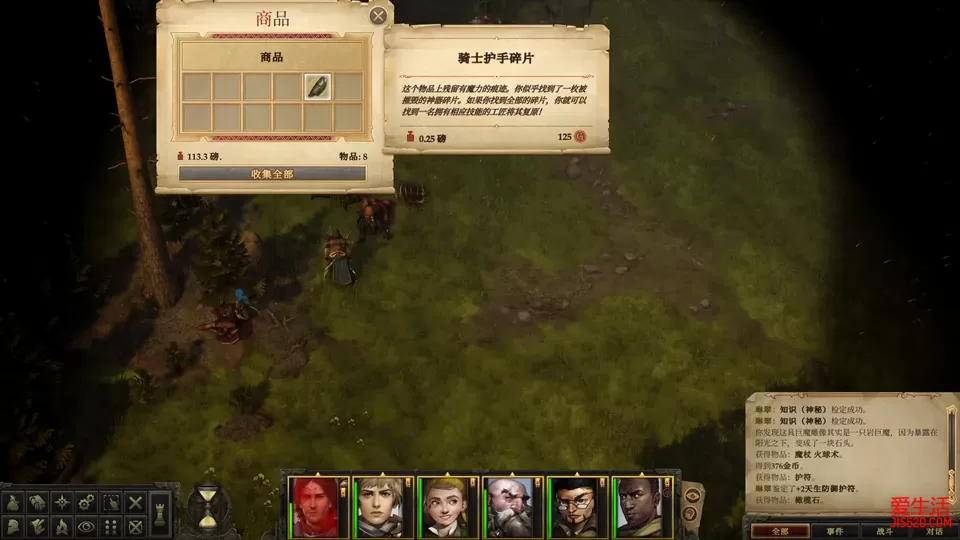The height and width of the screenshot is (540, 960).
Task: Activate the campfire rest icon
Action: click(x=62, y=526)
